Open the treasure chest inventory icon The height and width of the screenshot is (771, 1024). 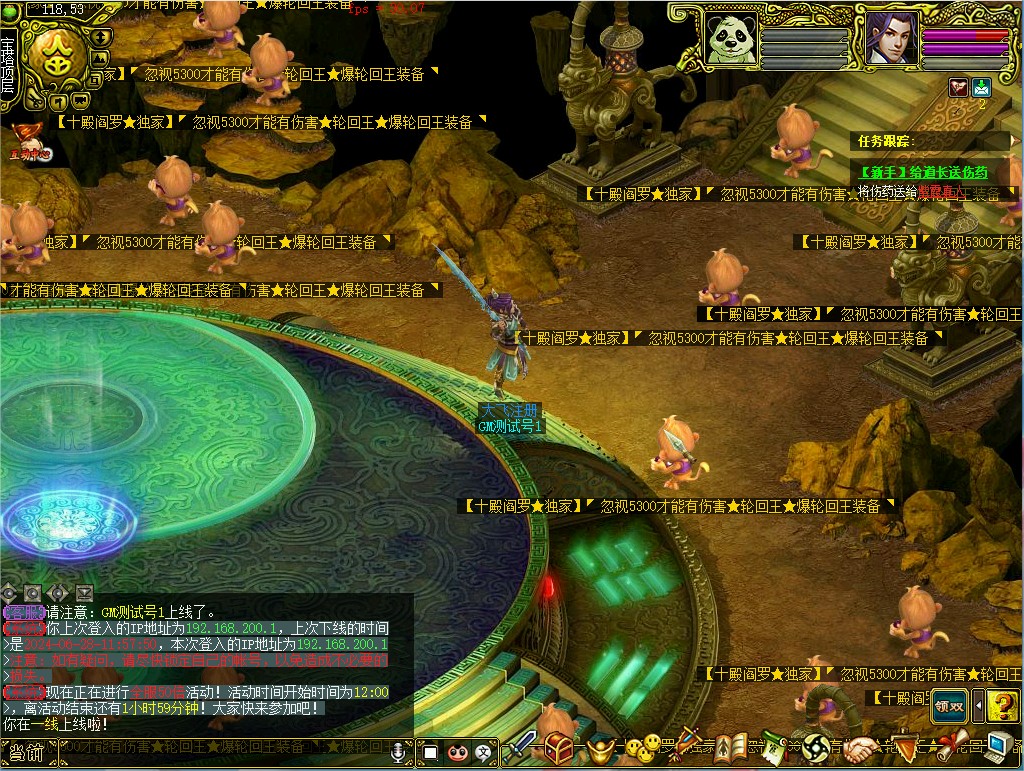[x=560, y=747]
